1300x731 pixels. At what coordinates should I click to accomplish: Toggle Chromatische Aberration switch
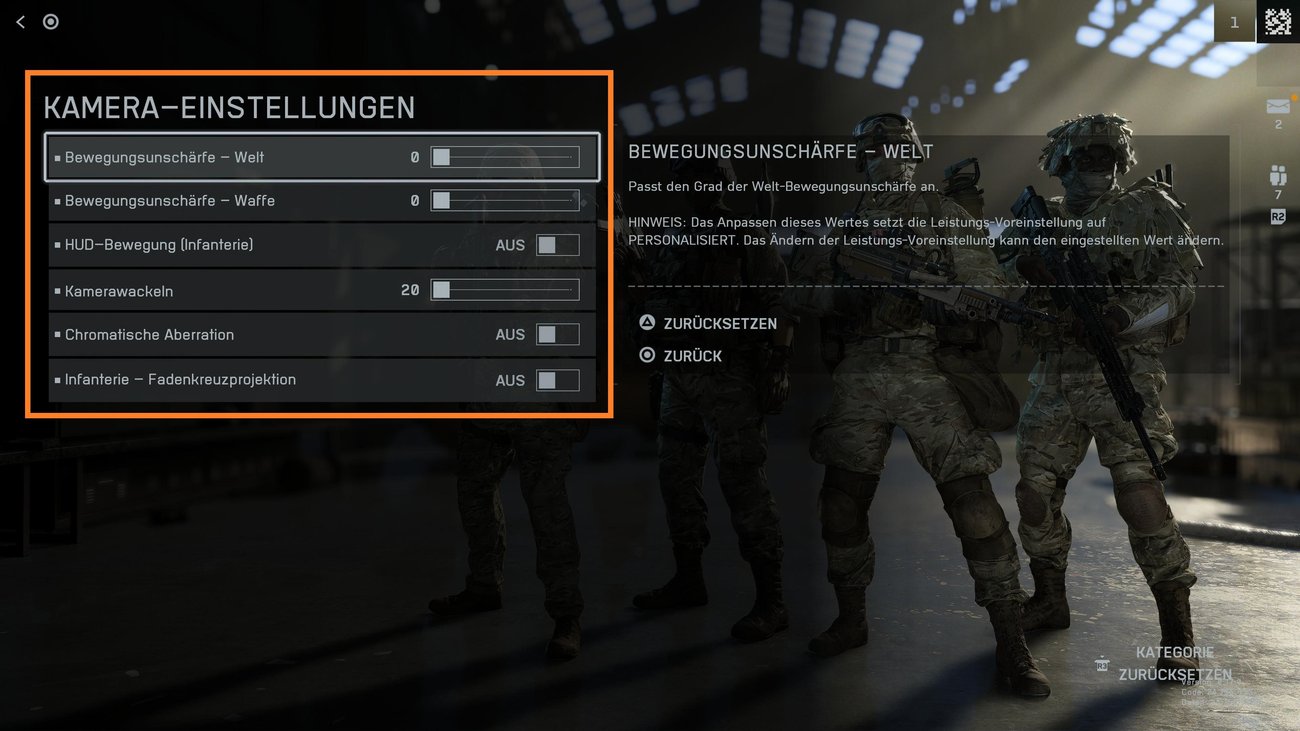[x=557, y=335]
